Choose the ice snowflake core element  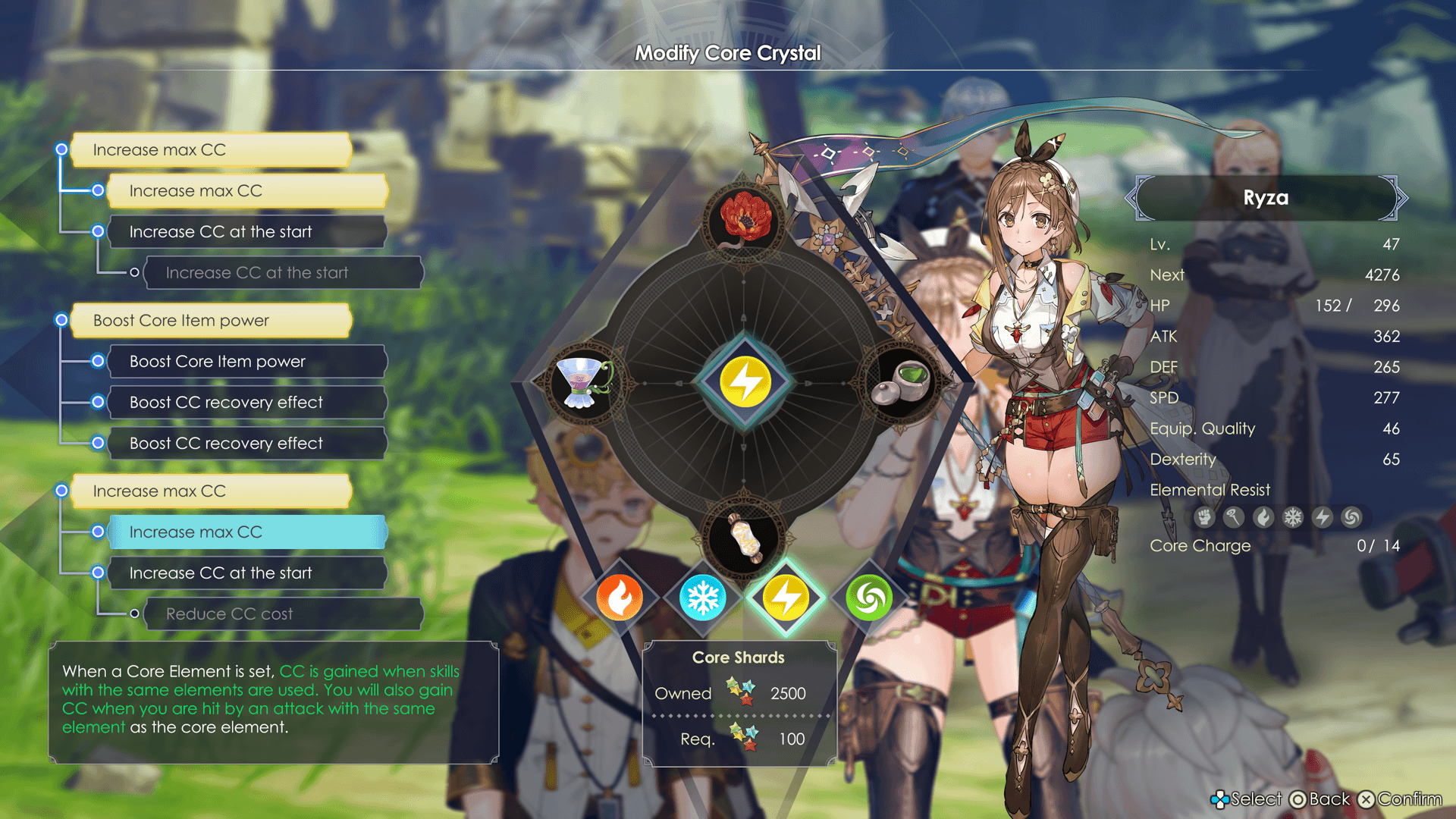click(x=702, y=598)
